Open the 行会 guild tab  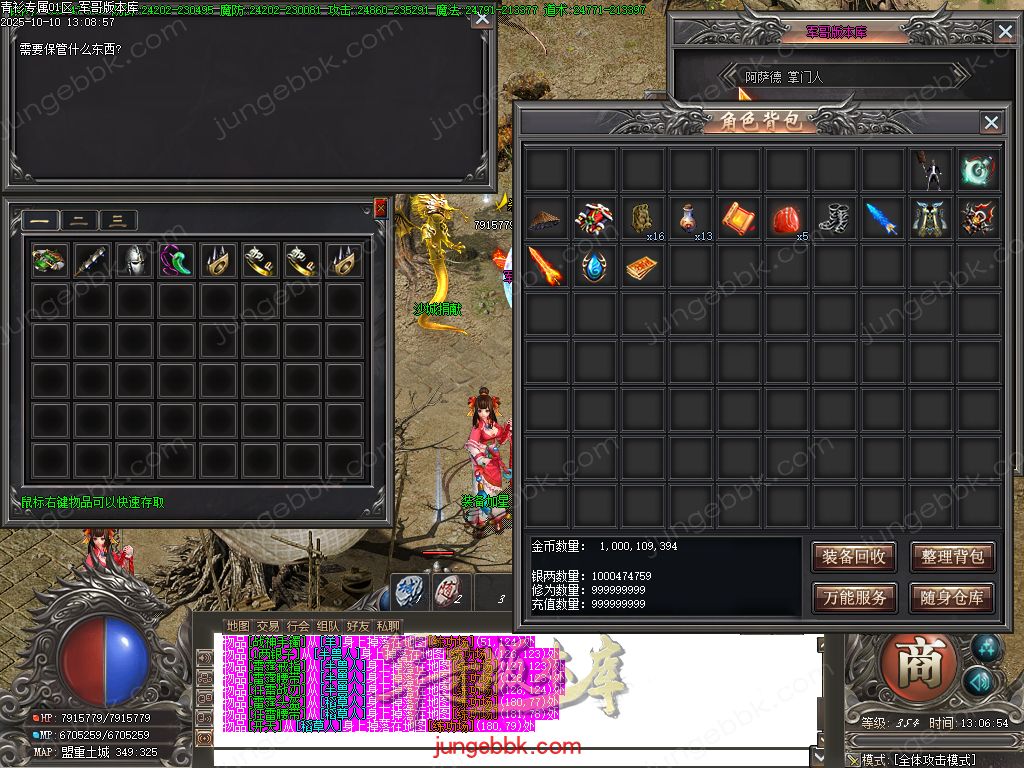[x=298, y=627]
